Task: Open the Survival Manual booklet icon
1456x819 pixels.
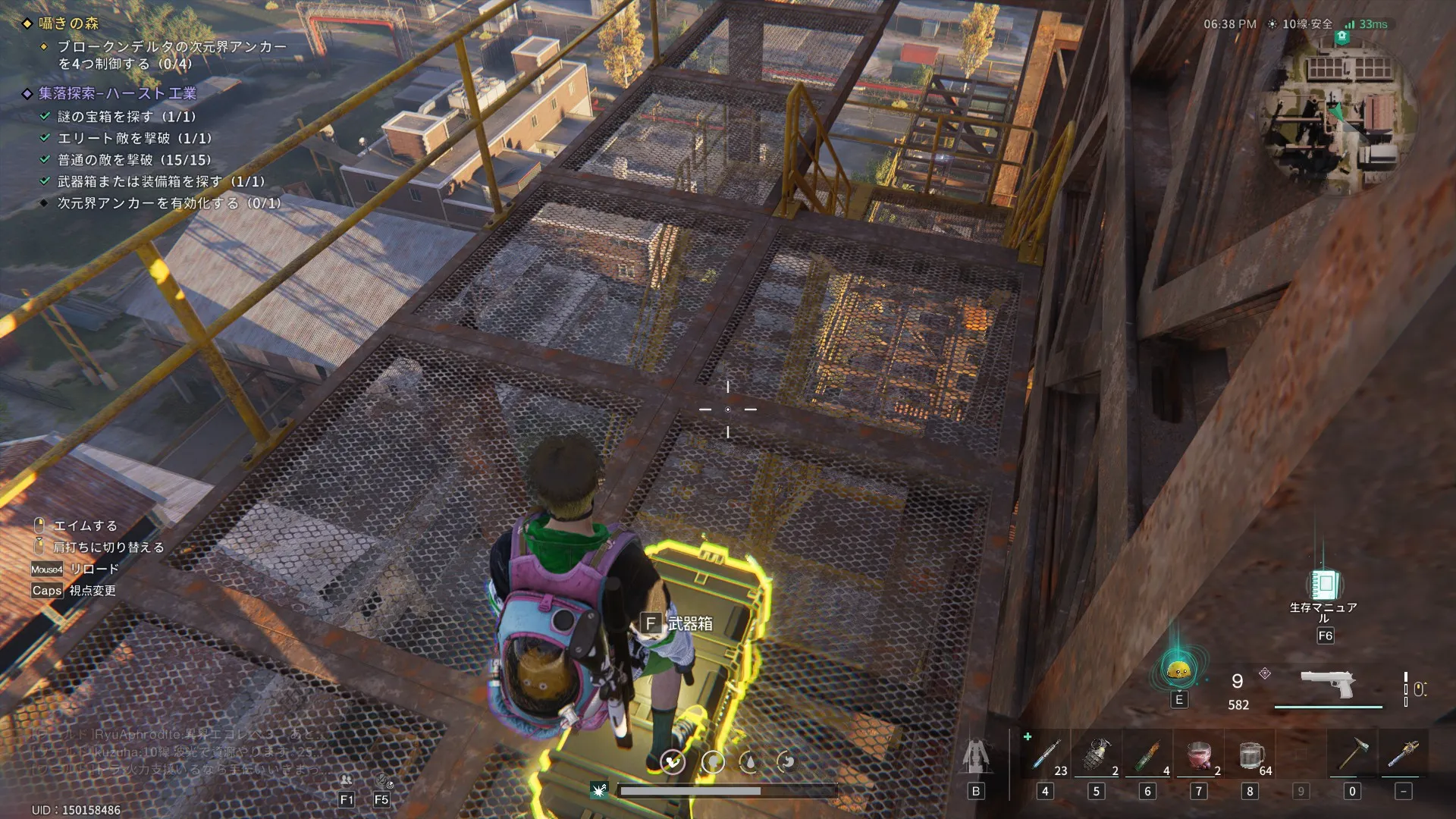Action: pos(1324,585)
